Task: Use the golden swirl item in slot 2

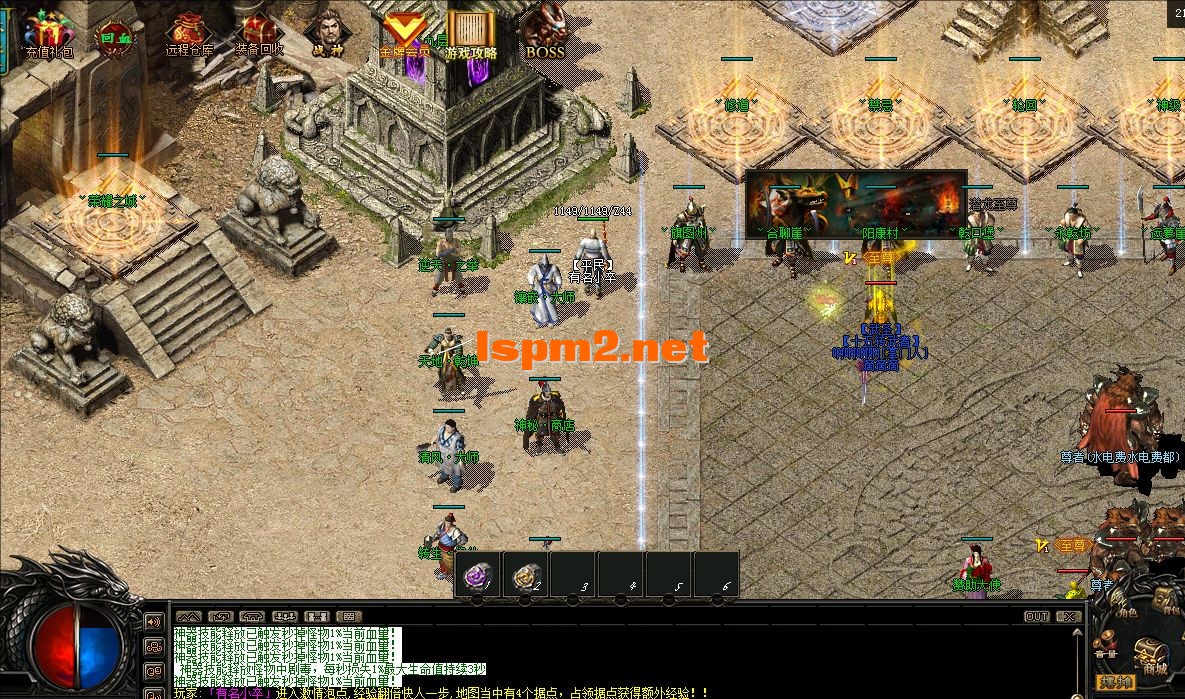Action: 527,575
